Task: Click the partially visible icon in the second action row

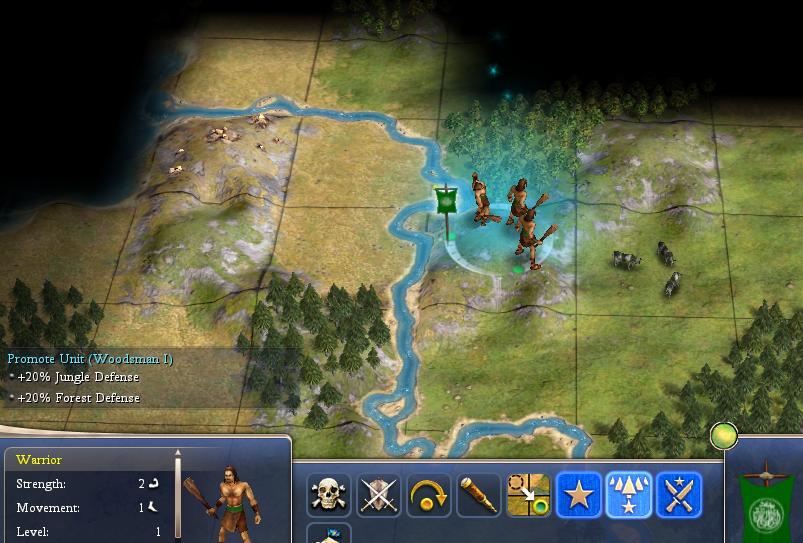Action: coord(329,535)
